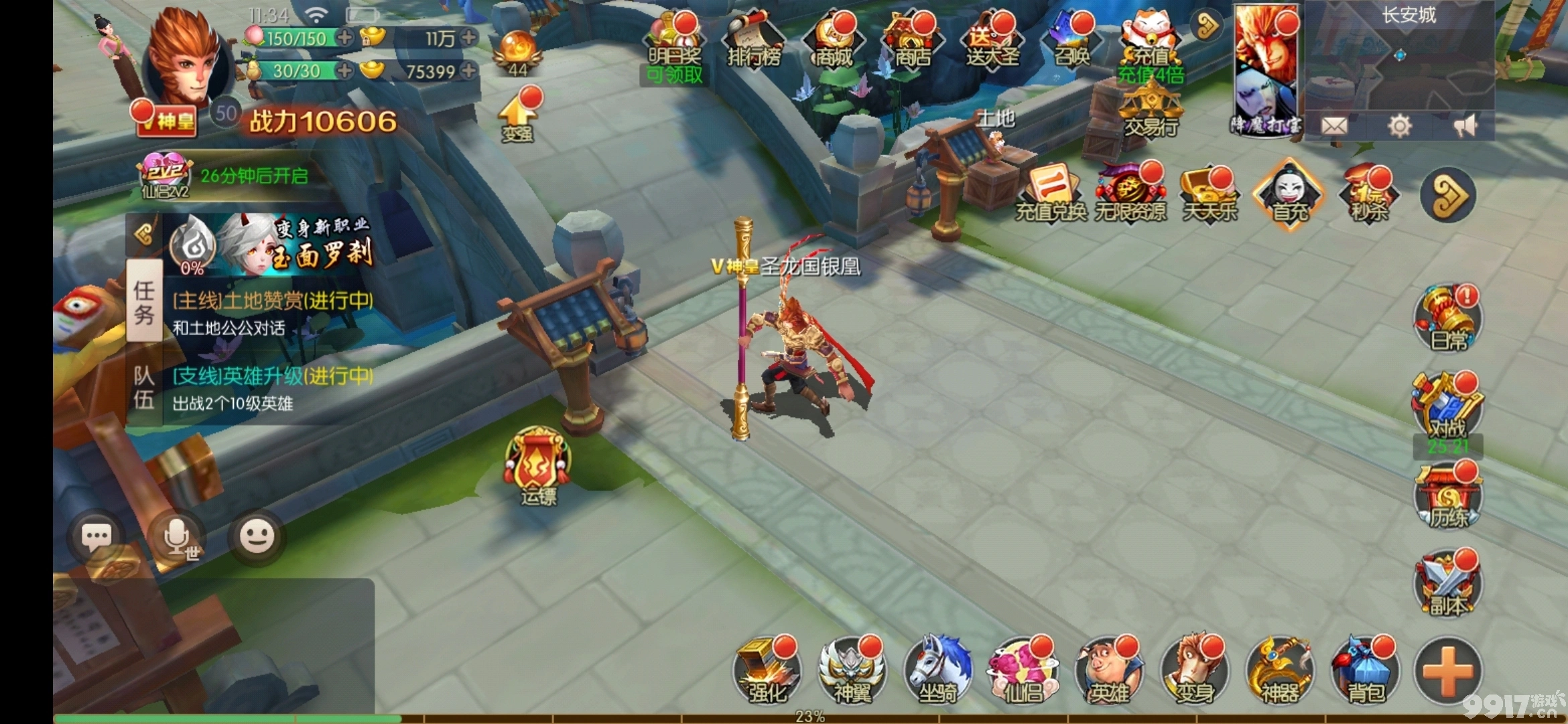Open the 日常 daily activities
This screenshot has height=724, width=1568.
click(x=1447, y=318)
